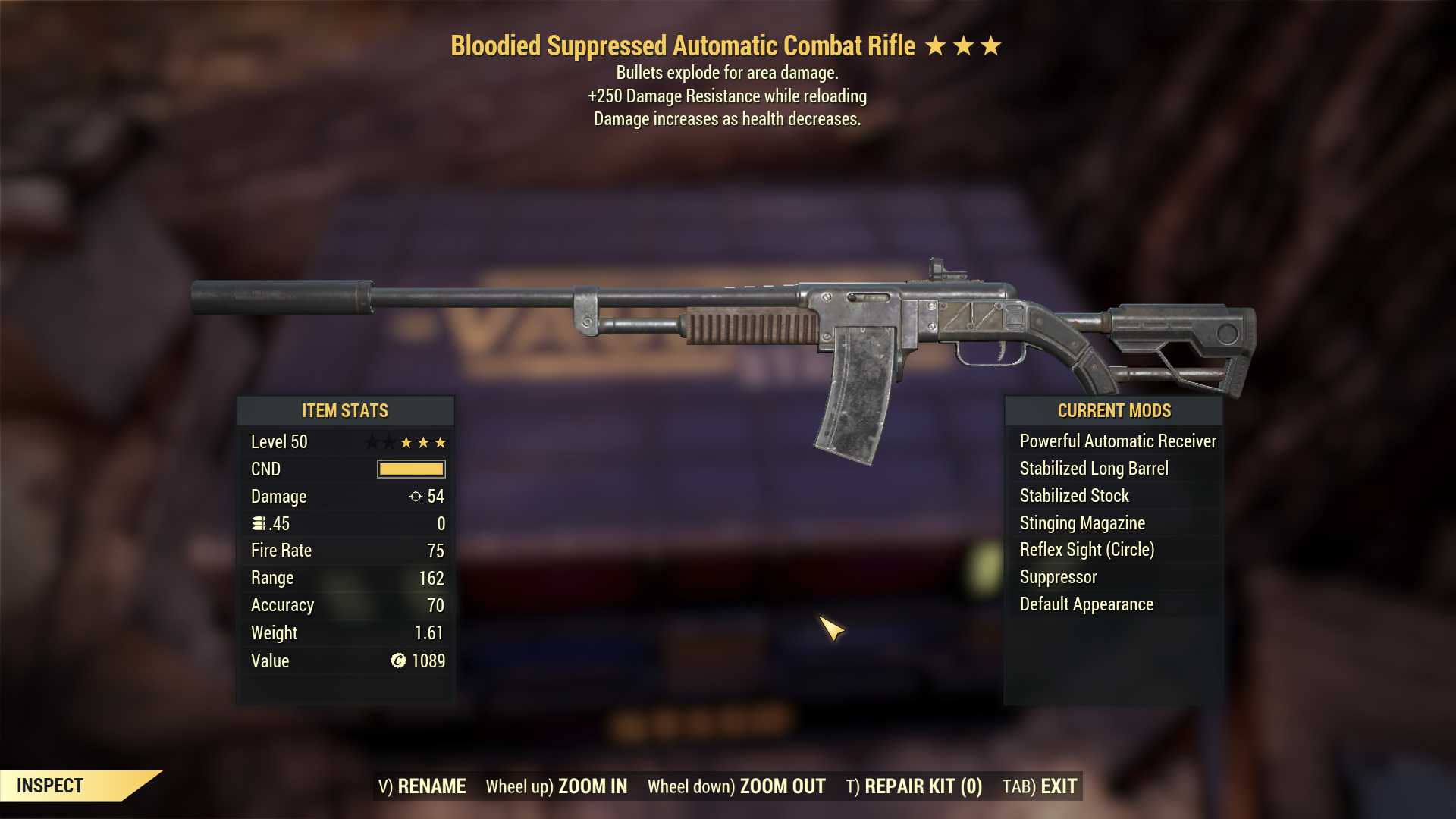The height and width of the screenshot is (819, 1456).
Task: Exit the inspect screen via EXIT
Action: (x=1040, y=786)
